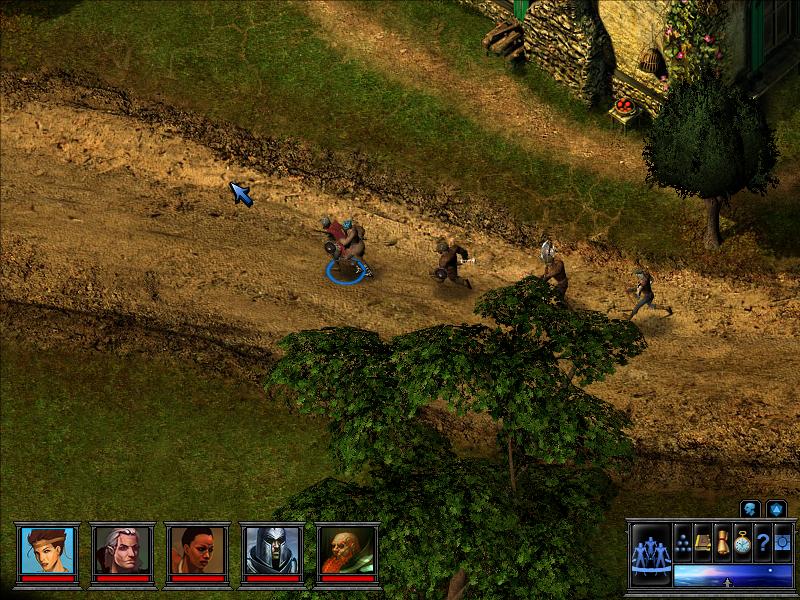This screenshot has height=600, width=800.
Task: Click the three blue figures party icon
Action: coord(649,552)
